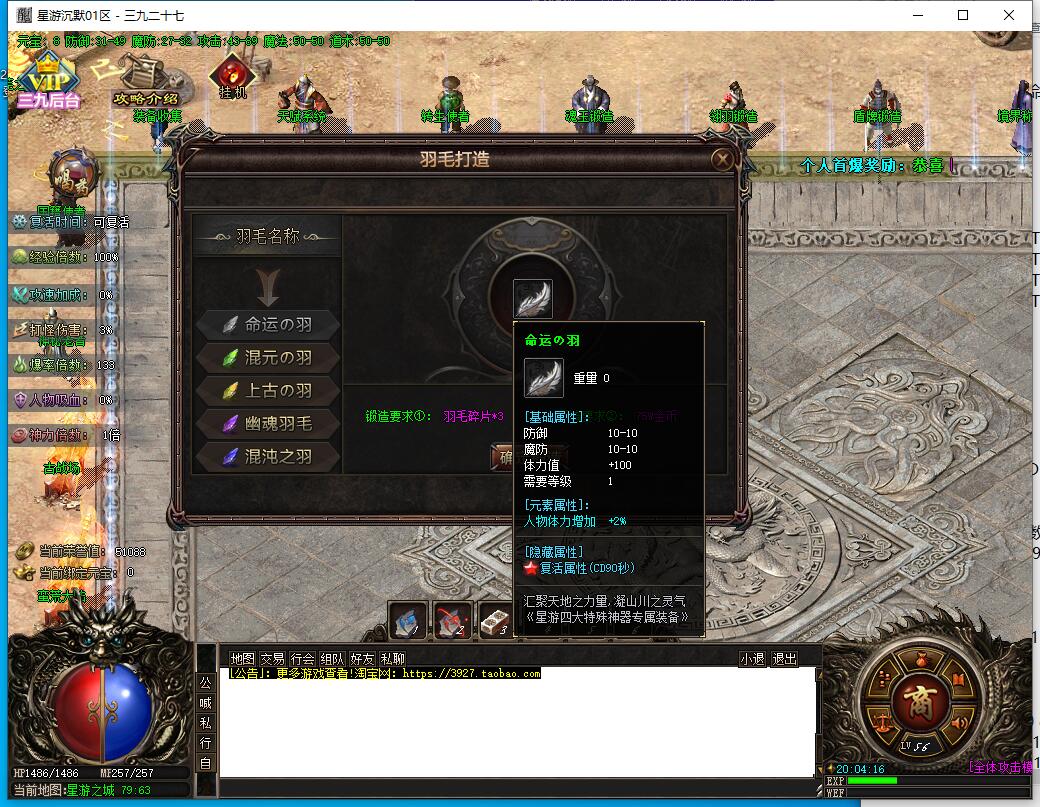Screen dimensions: 1040x807
Task: Choose the 混元の羽 feather entry
Action: tap(268, 357)
